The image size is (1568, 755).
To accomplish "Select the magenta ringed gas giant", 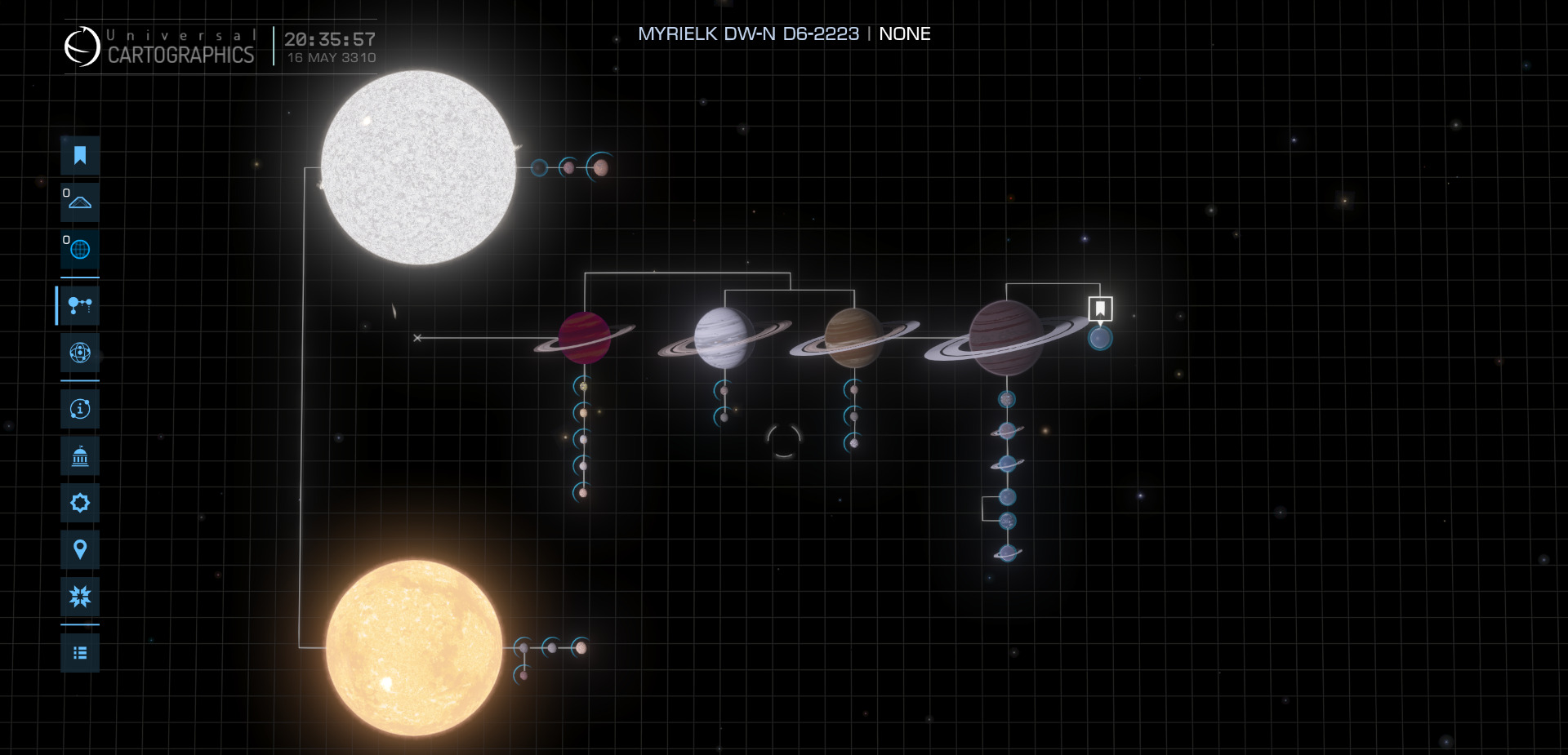I will click(x=585, y=337).
